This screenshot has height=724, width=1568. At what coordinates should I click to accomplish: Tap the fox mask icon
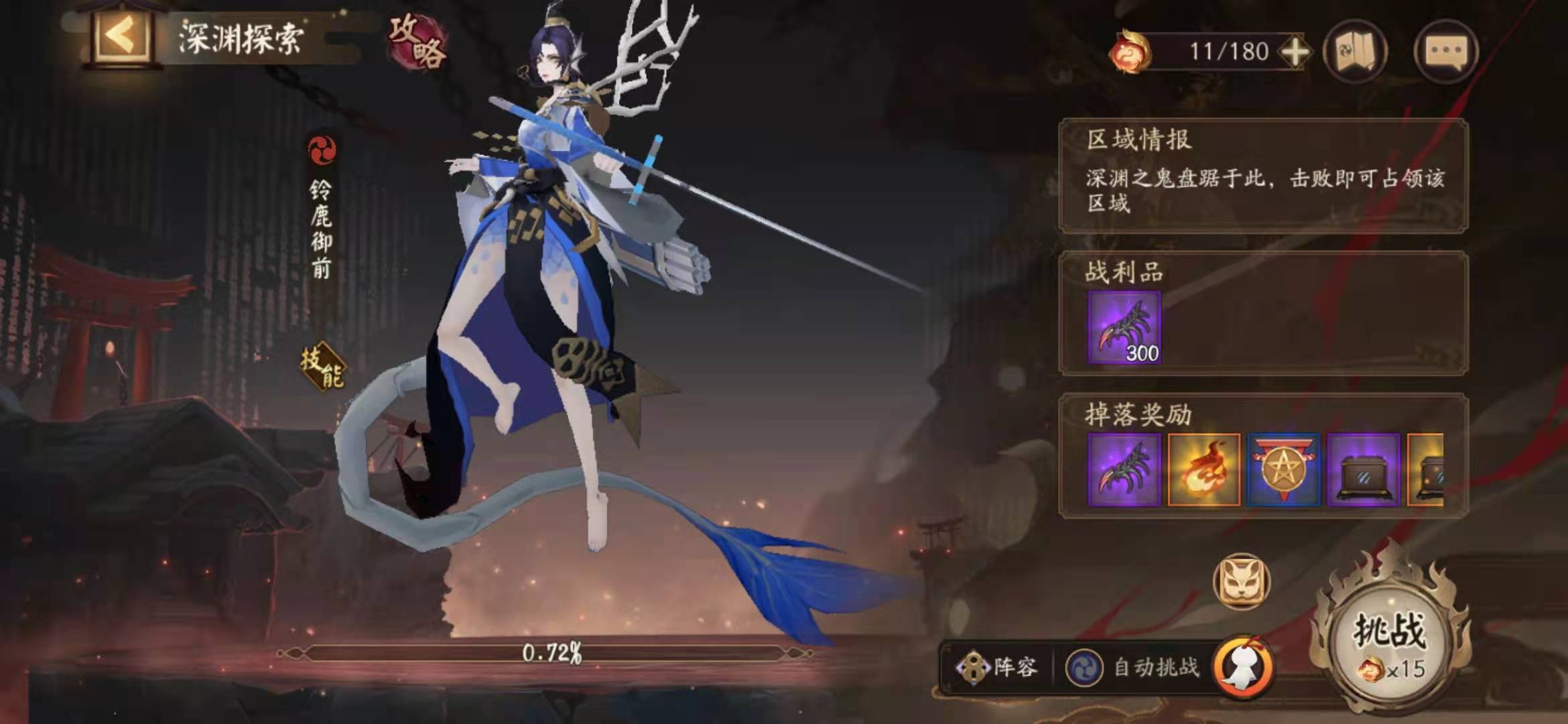pyautogui.click(x=1241, y=581)
